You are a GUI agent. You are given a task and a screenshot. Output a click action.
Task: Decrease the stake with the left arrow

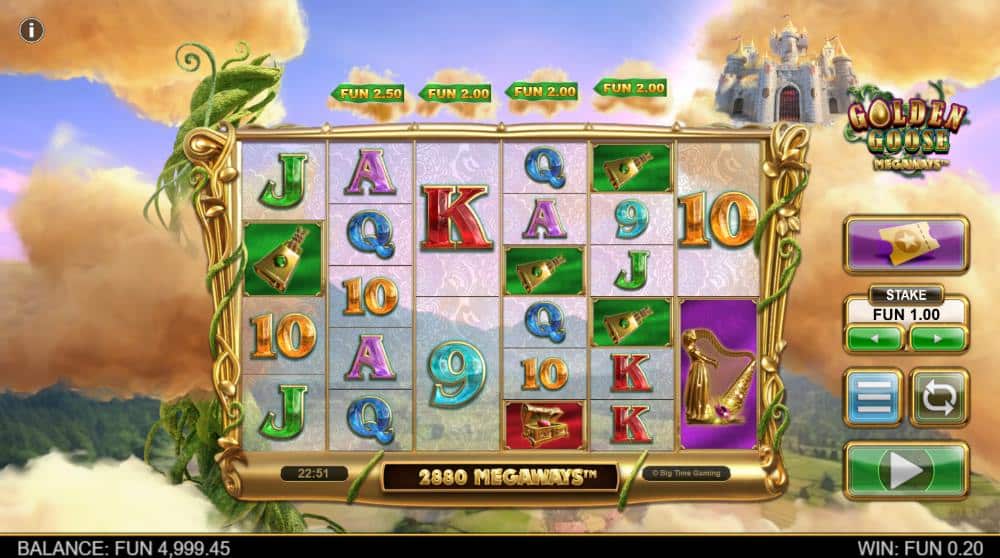click(874, 338)
